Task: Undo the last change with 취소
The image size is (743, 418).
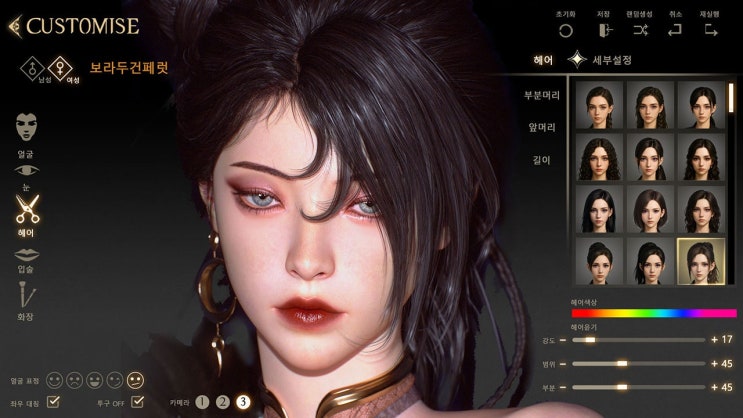Action: click(x=675, y=31)
